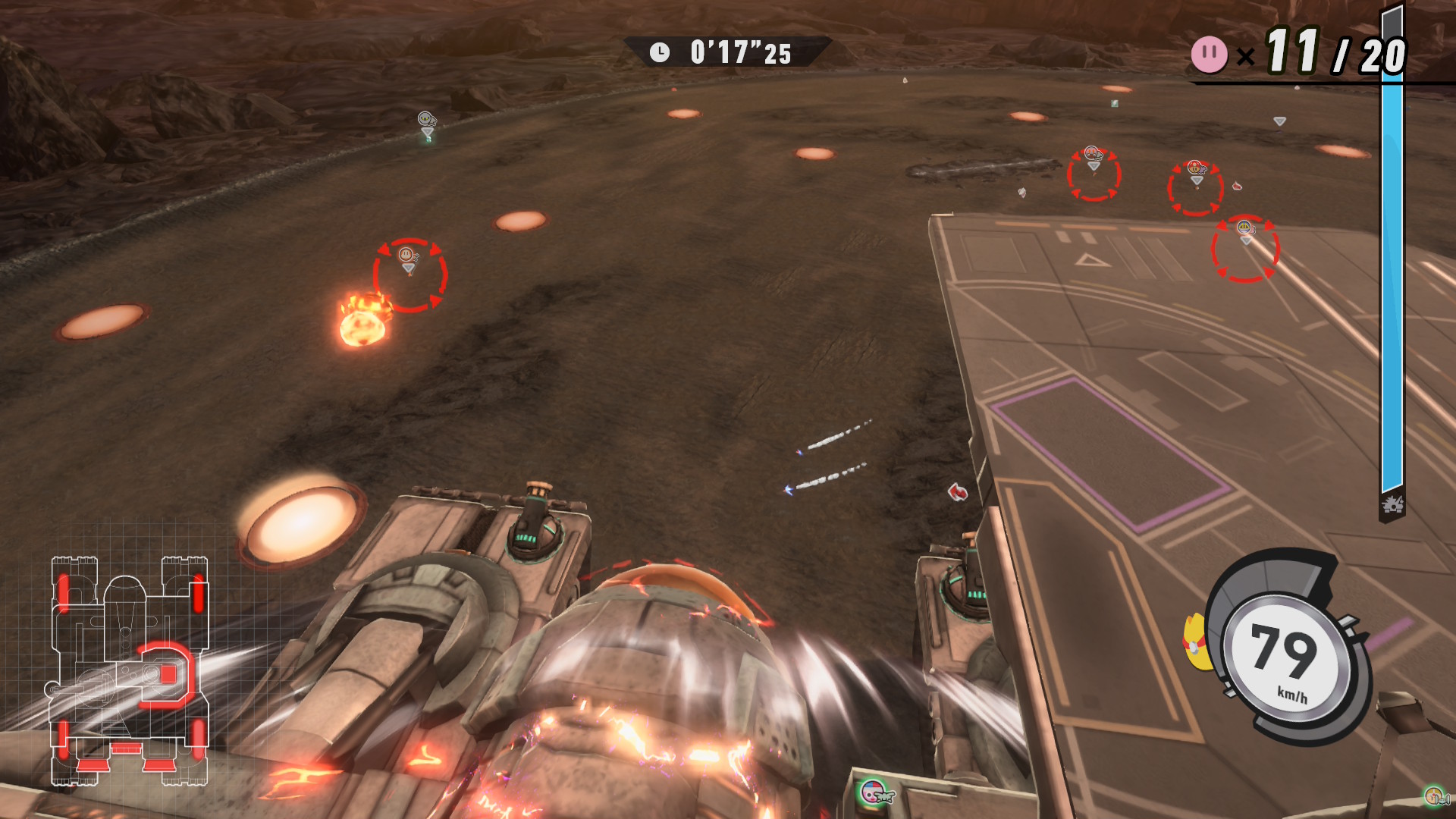Select the red target reticle beside the fireball
Image resolution: width=1456 pixels, height=819 pixels.
409,275
